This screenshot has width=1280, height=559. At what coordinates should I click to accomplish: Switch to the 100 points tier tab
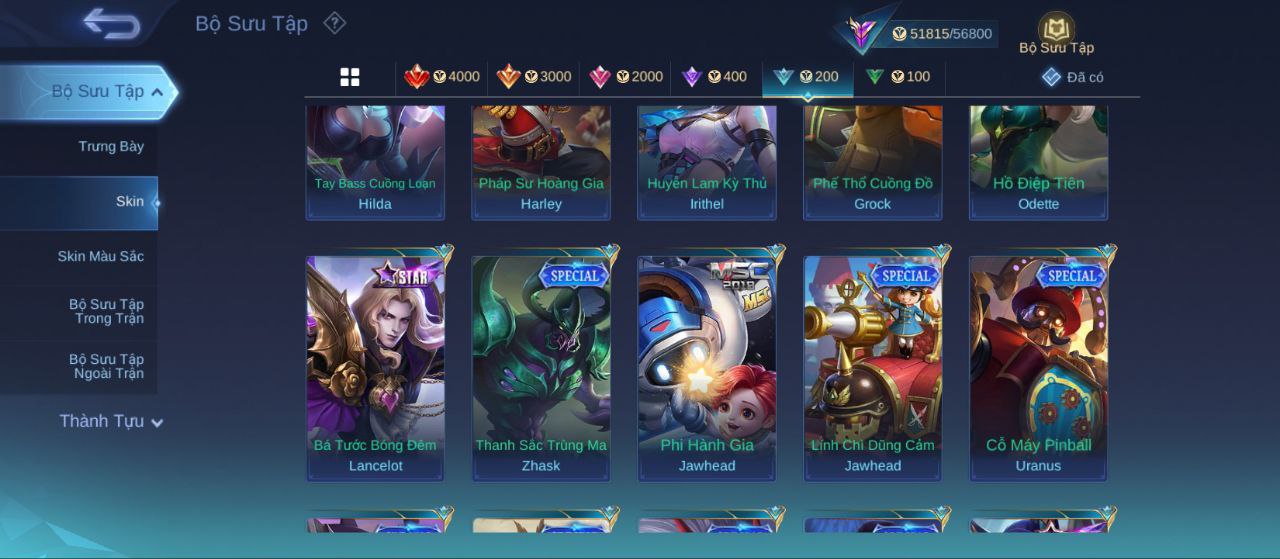tap(898, 77)
